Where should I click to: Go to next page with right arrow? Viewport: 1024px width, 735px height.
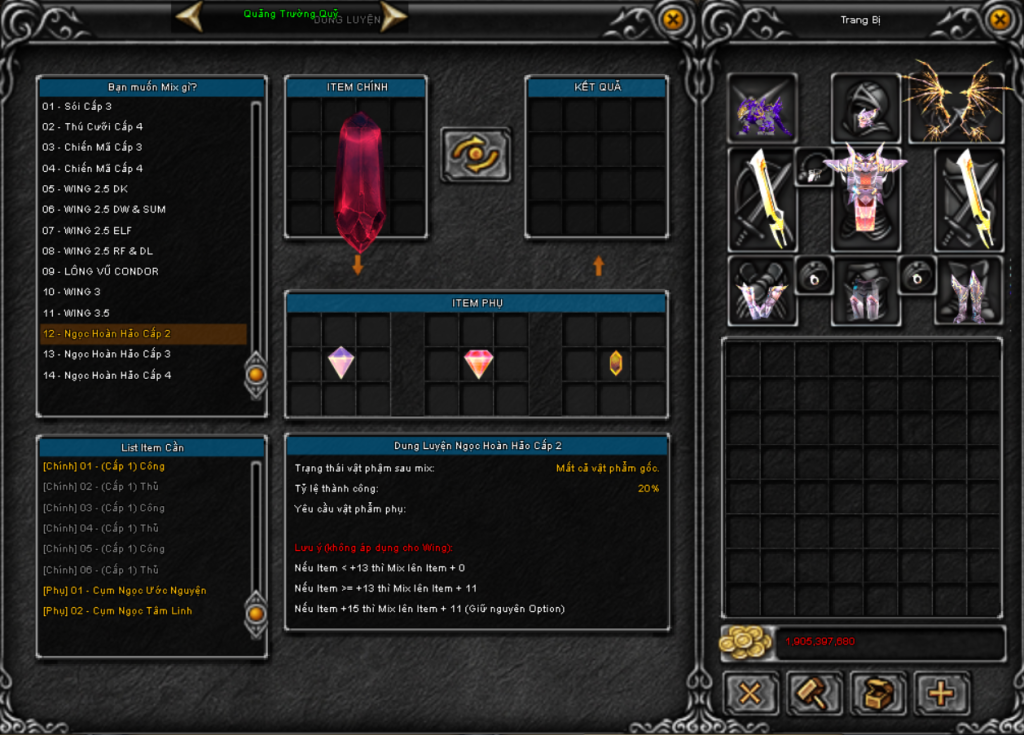pos(394,15)
